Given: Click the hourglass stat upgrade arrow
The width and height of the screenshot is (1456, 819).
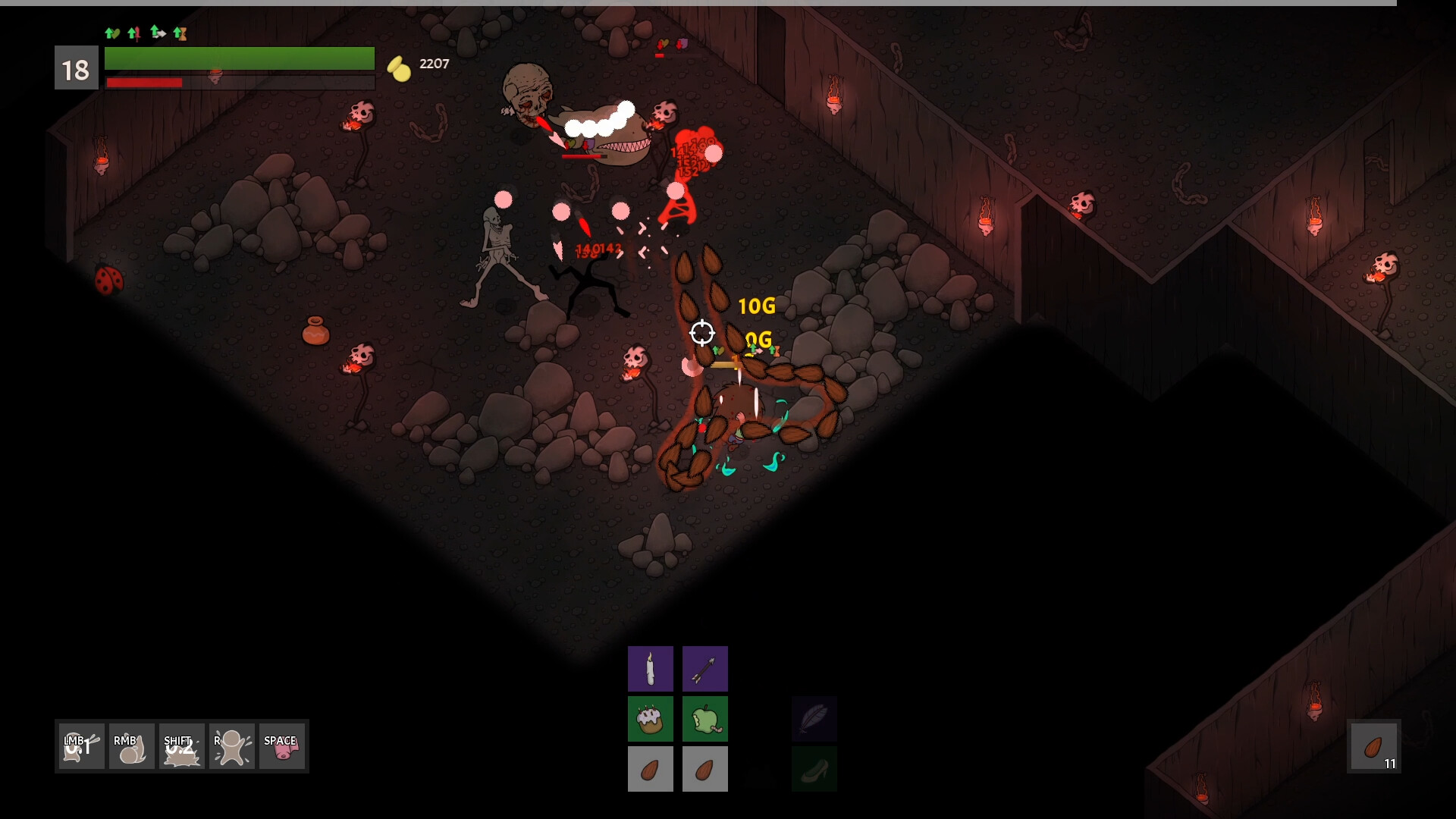Looking at the screenshot, I should (x=180, y=33).
